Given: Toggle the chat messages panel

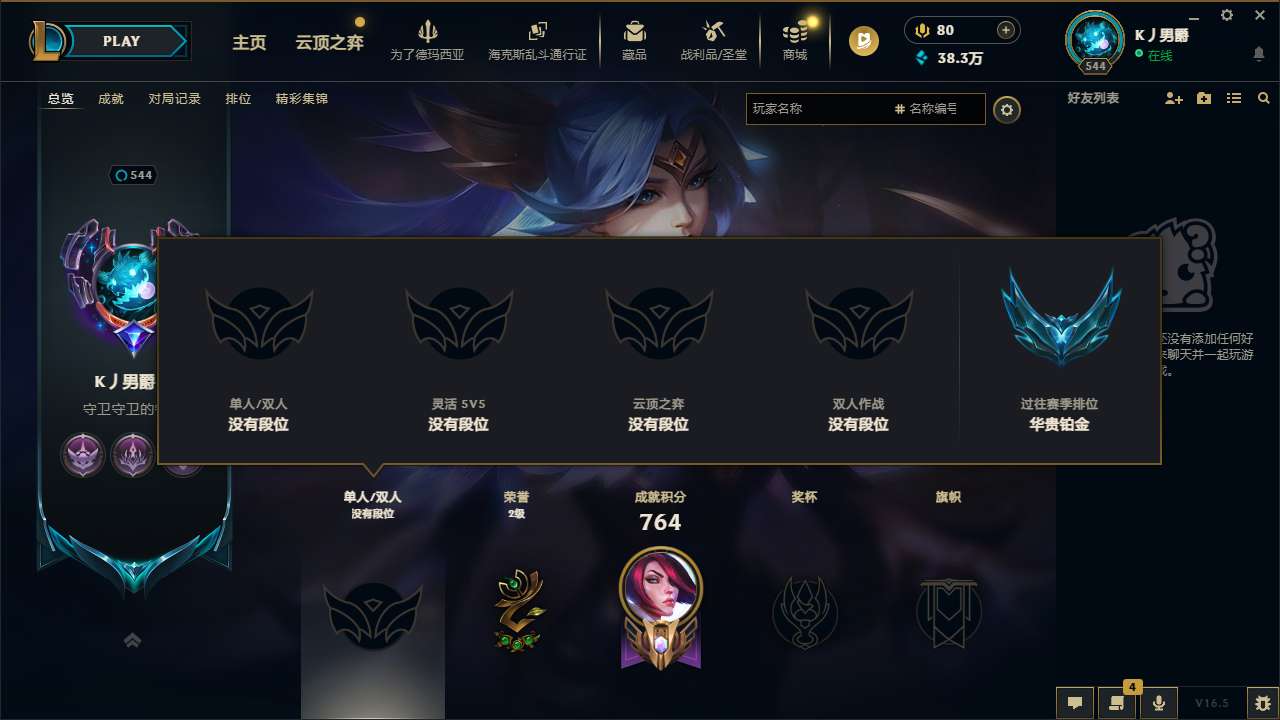Looking at the screenshot, I should (x=1074, y=702).
